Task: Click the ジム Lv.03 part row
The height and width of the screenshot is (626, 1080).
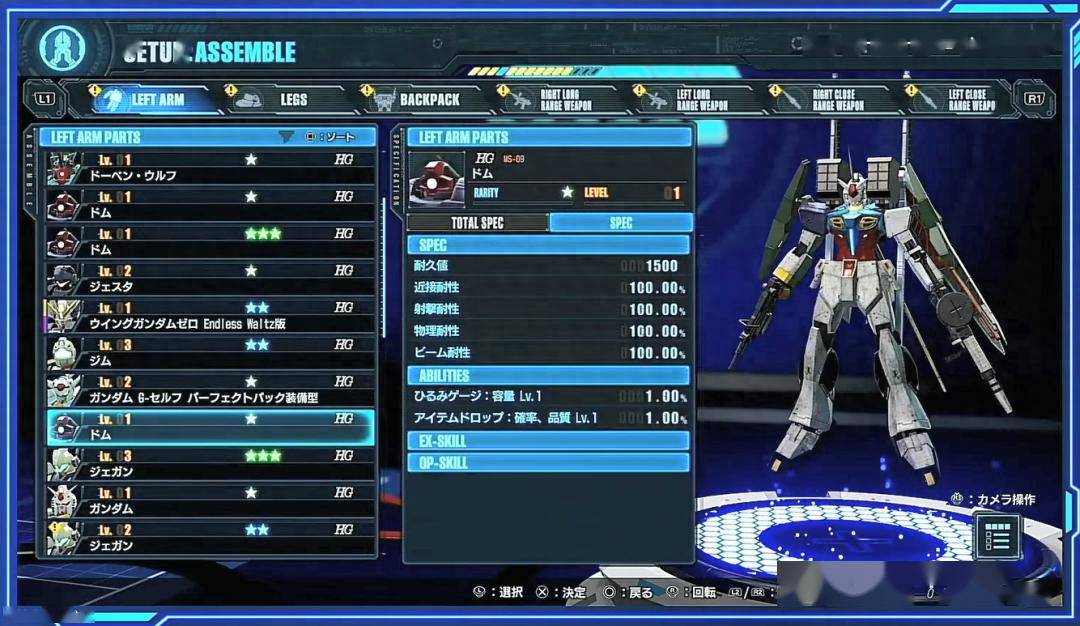Action: [211, 352]
